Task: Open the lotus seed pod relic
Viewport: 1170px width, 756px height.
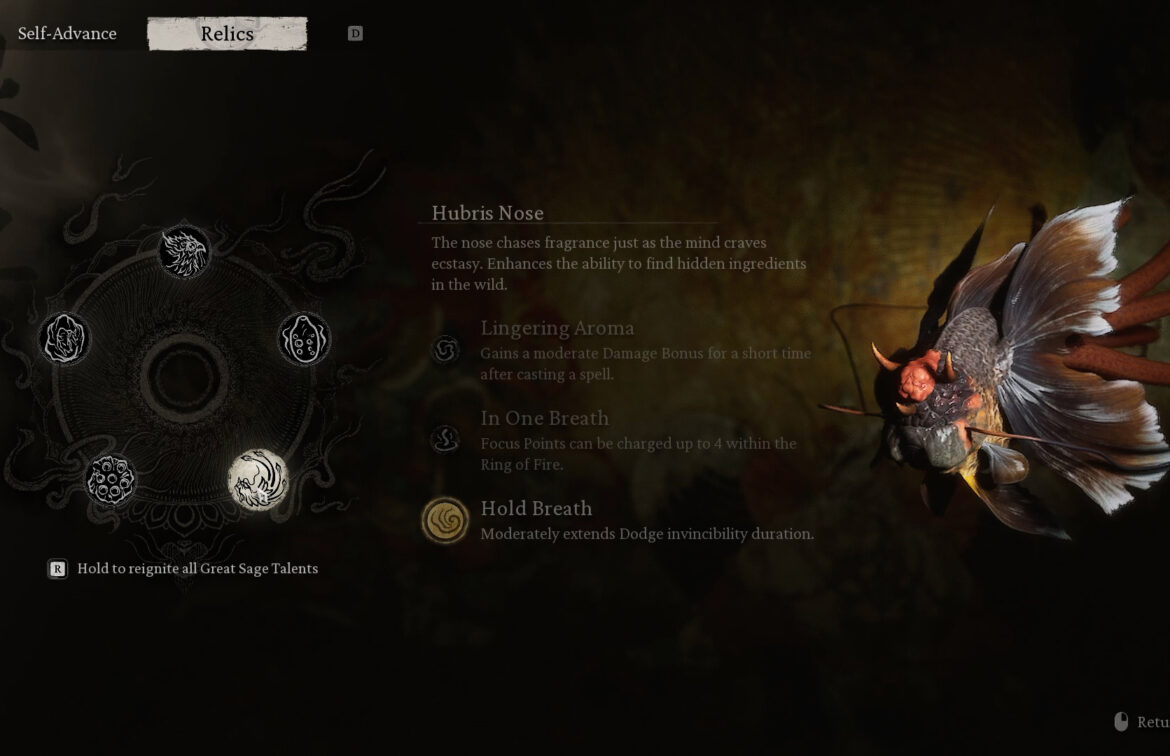Action: [111, 479]
